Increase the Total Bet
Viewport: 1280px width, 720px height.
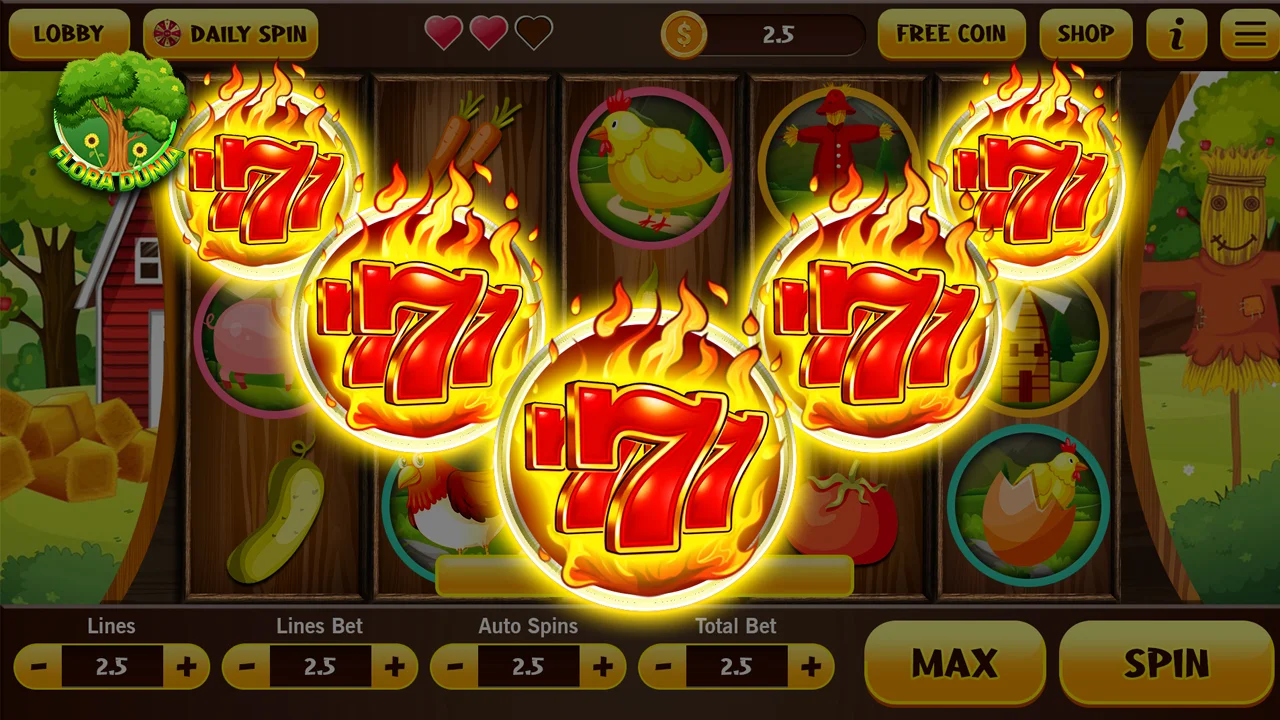(810, 667)
